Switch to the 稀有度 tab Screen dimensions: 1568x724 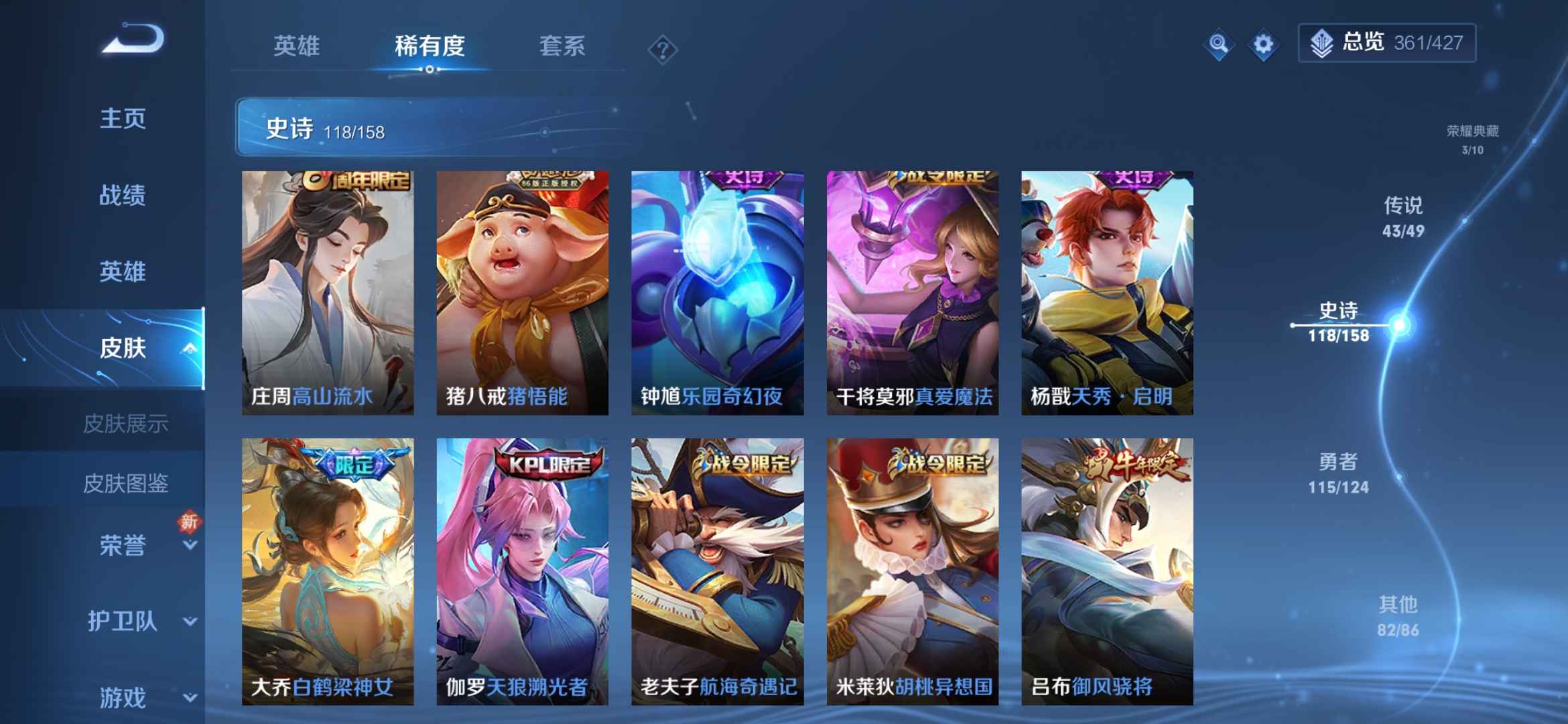pos(429,47)
